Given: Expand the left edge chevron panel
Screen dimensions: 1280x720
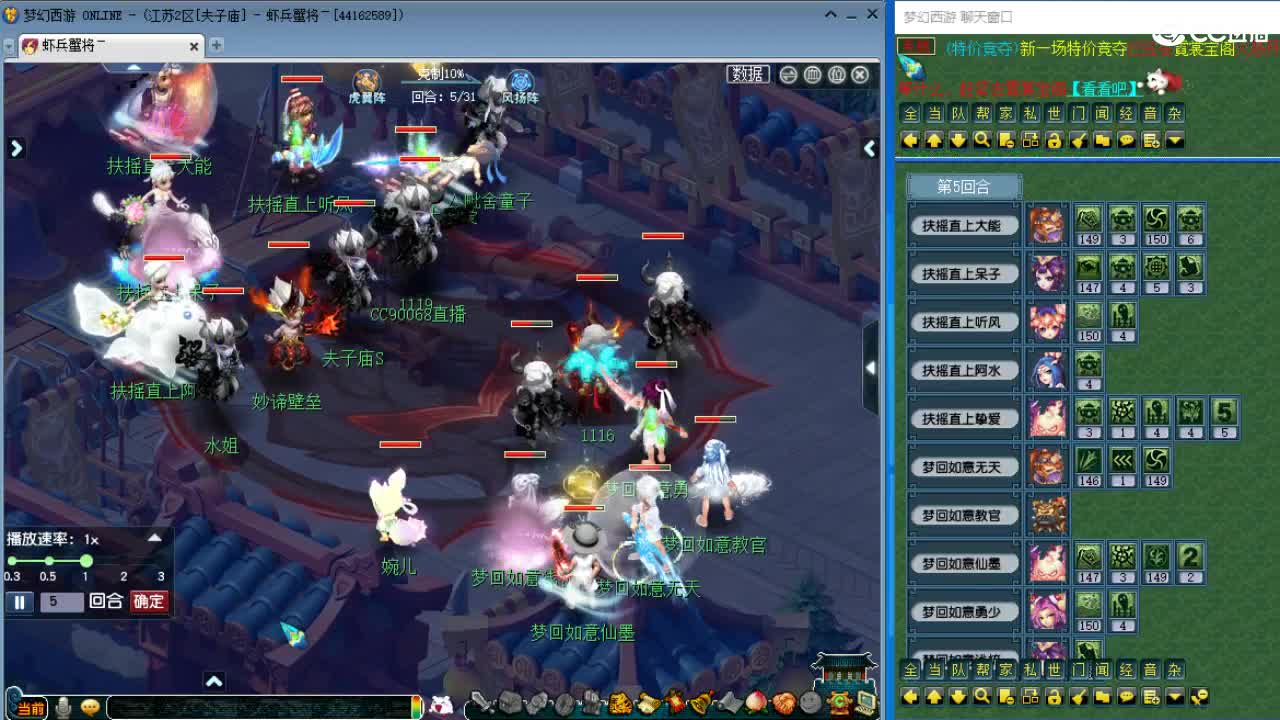Looking at the screenshot, I should click(14, 147).
